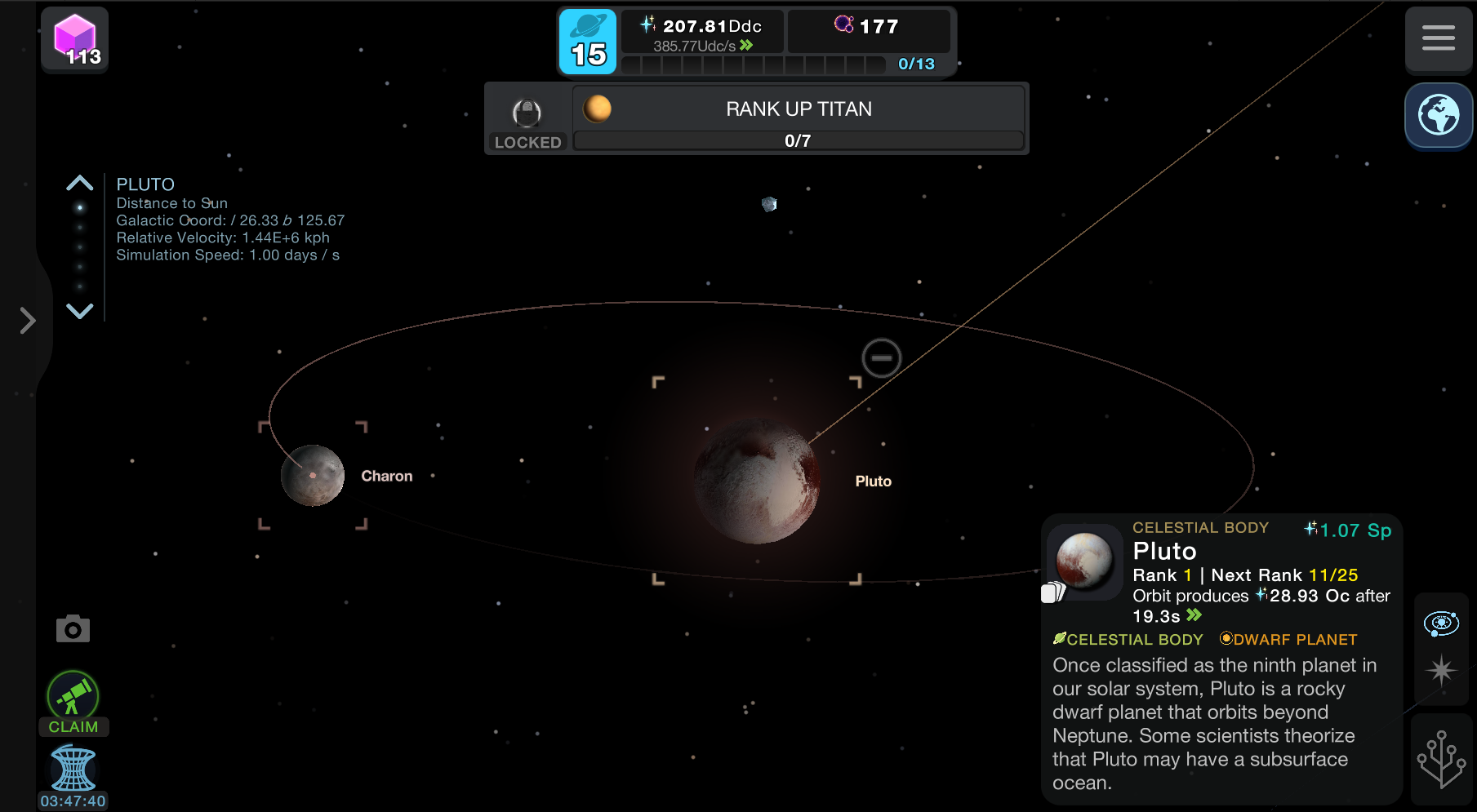Select the Dwarf Planet tag

tap(1288, 639)
